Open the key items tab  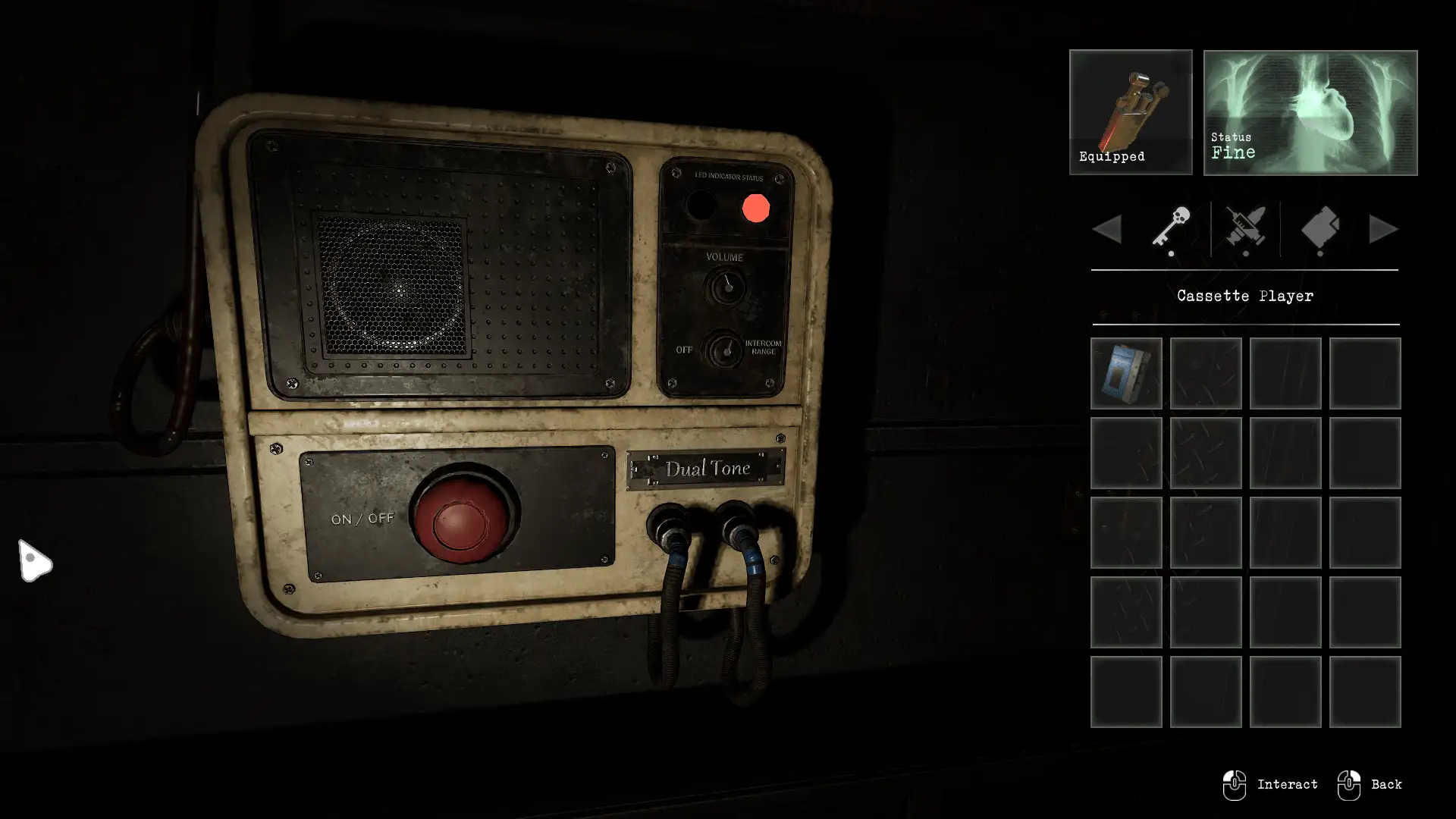pyautogui.click(x=1171, y=227)
